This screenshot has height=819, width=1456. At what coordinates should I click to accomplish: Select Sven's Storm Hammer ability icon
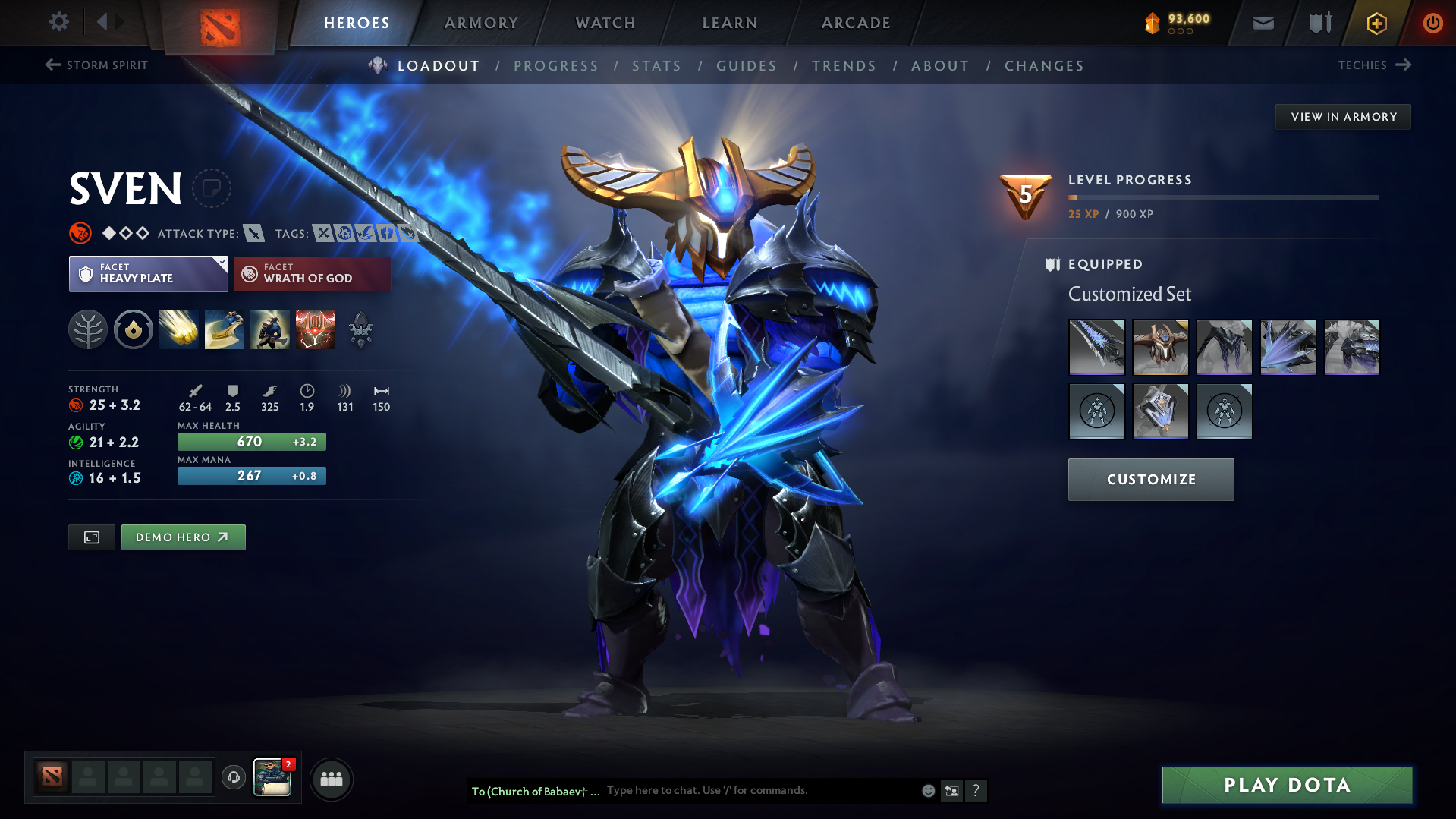pos(178,329)
